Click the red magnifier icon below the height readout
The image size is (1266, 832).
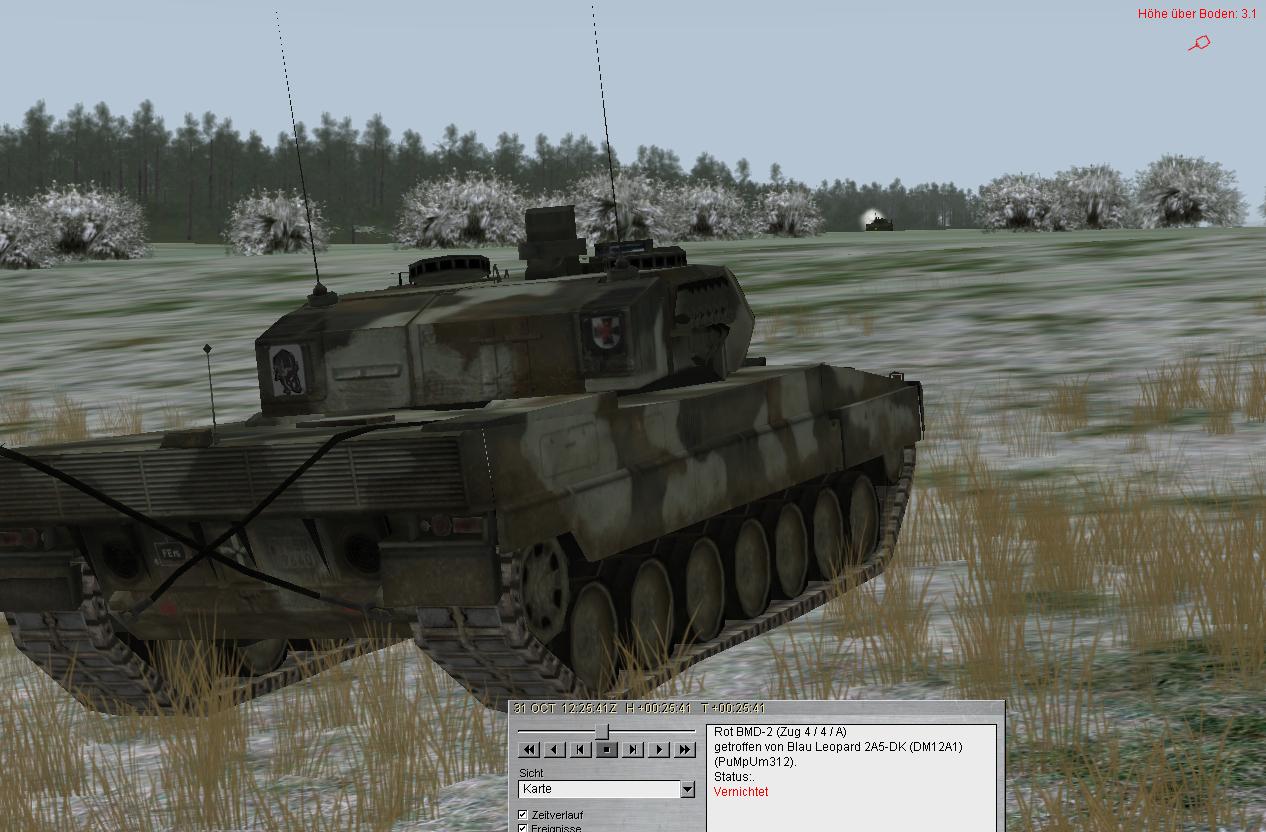[x=1200, y=43]
